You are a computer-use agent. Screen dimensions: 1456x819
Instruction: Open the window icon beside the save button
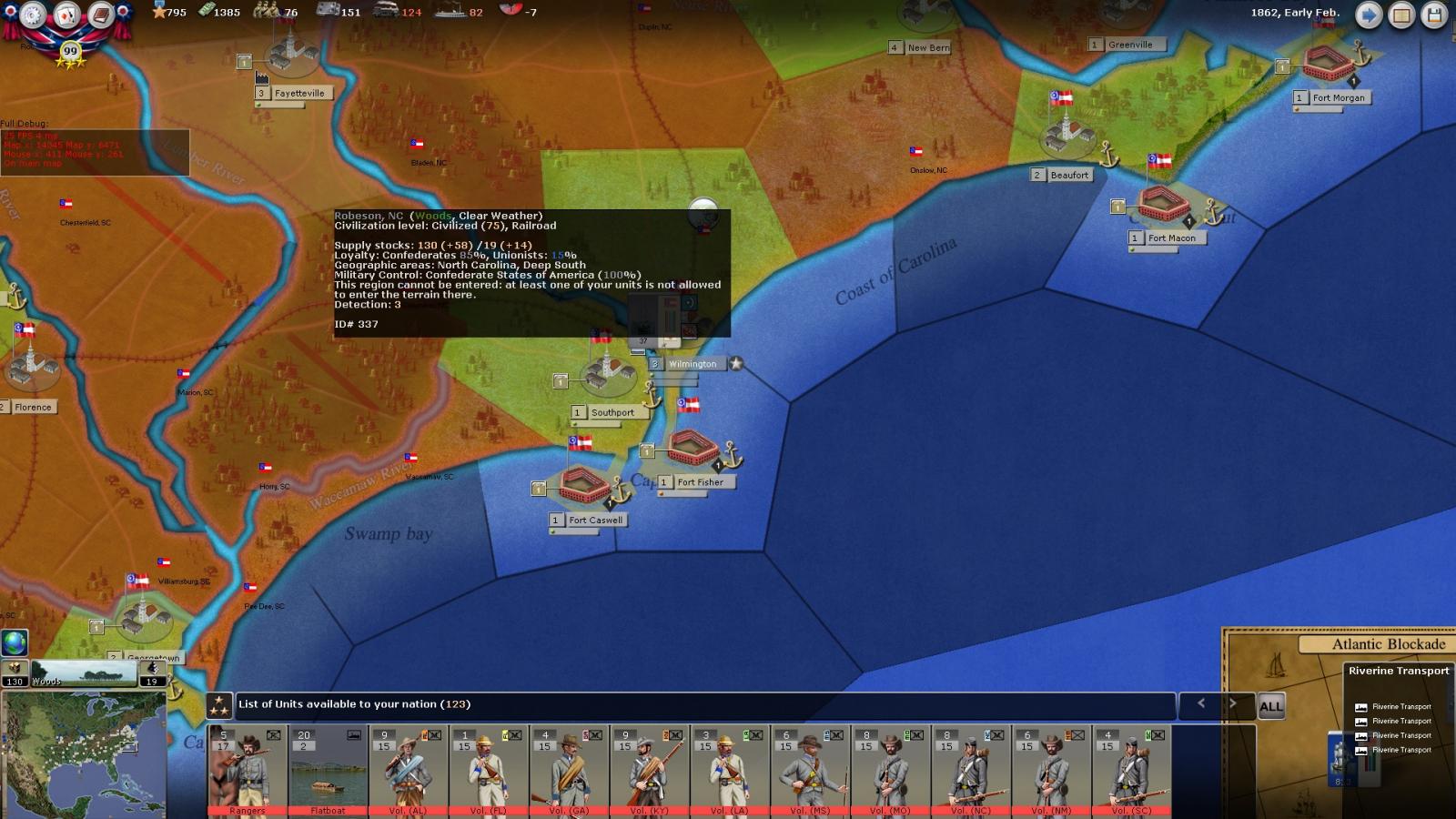pyautogui.click(x=1401, y=15)
